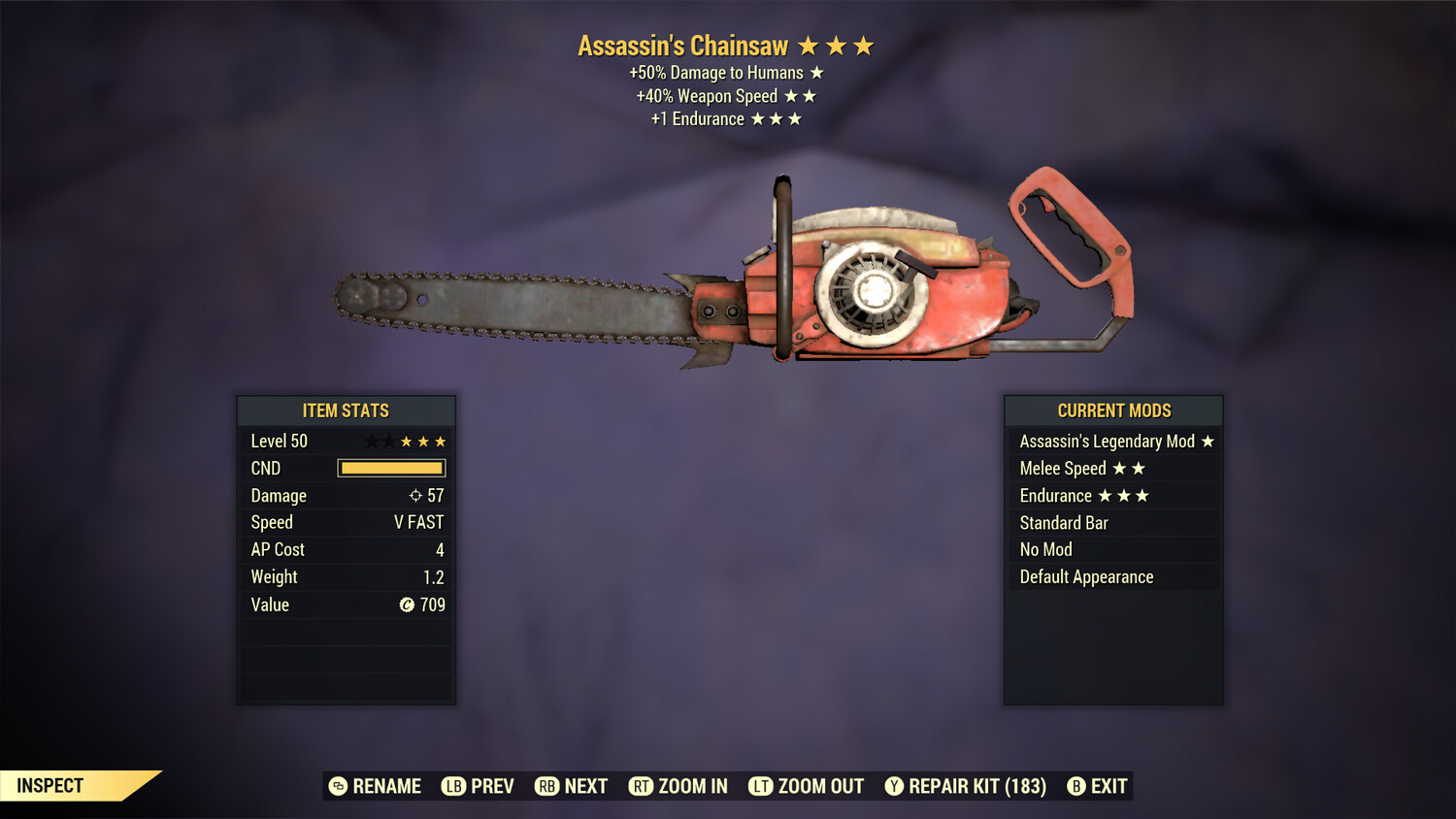Switch to the ITEM STATS panel header
The image size is (1456, 819).
click(347, 410)
